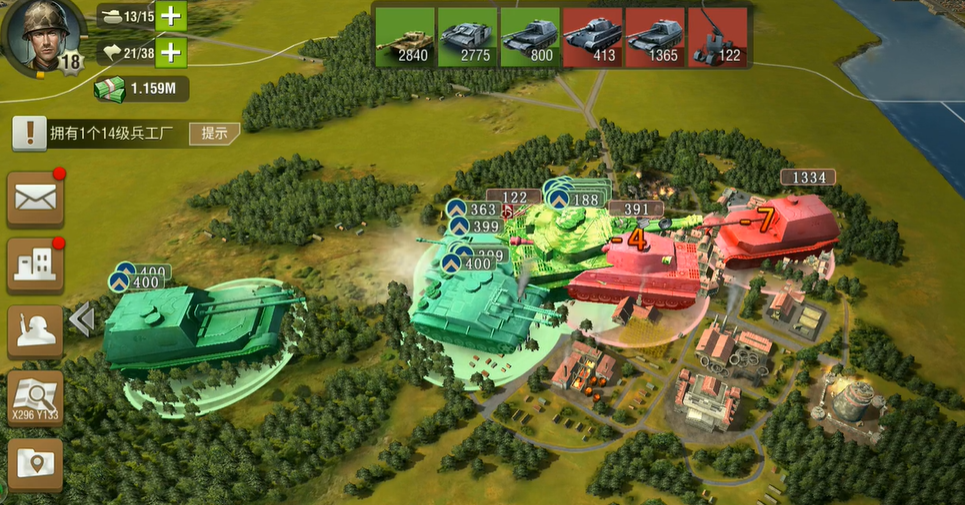Open the mail envelope inbox
Image resolution: width=965 pixels, height=505 pixels.
coord(36,199)
